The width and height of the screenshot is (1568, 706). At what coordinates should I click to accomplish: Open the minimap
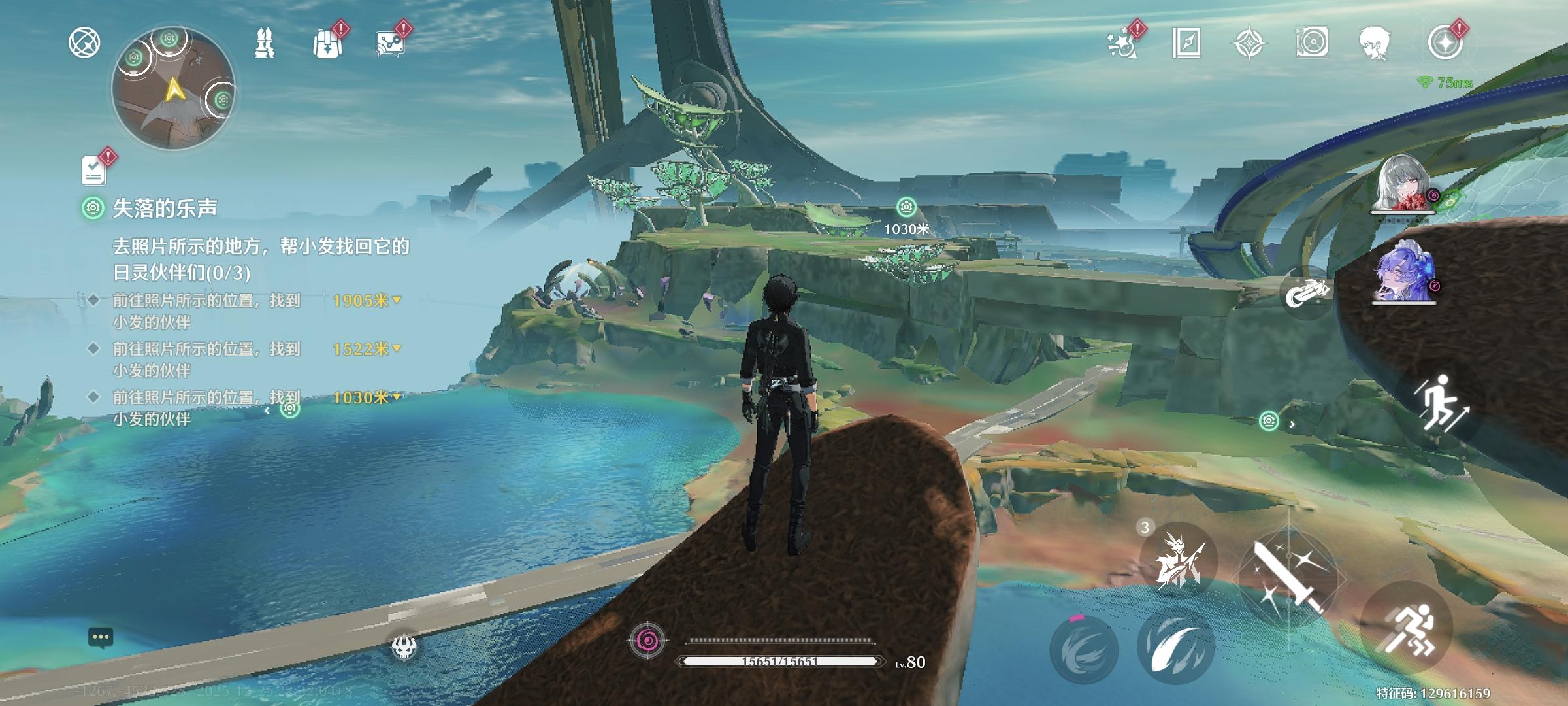pyautogui.click(x=173, y=89)
